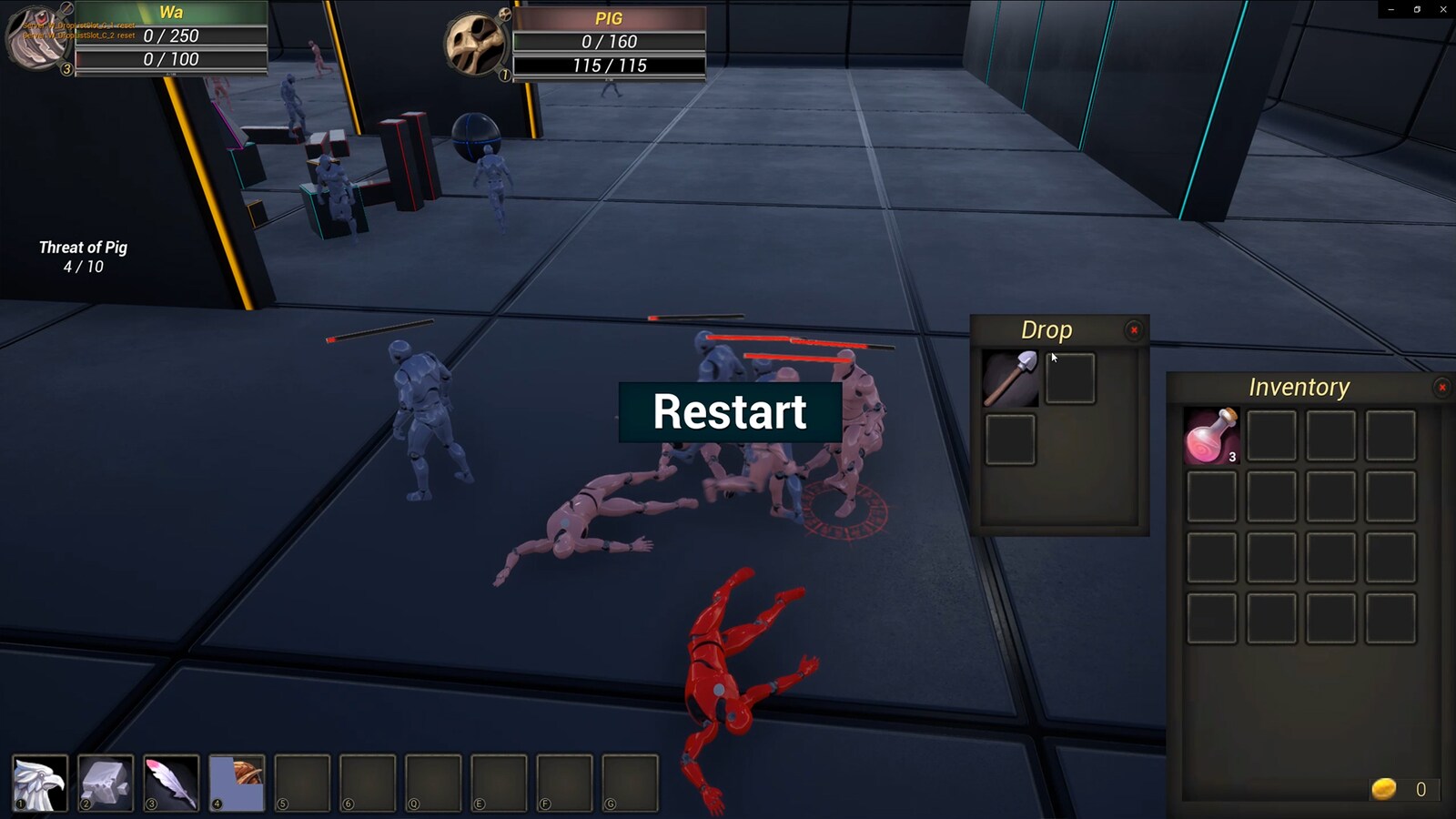Click the Inventory panel title
Screen dimensions: 1456x819
pos(1299,386)
